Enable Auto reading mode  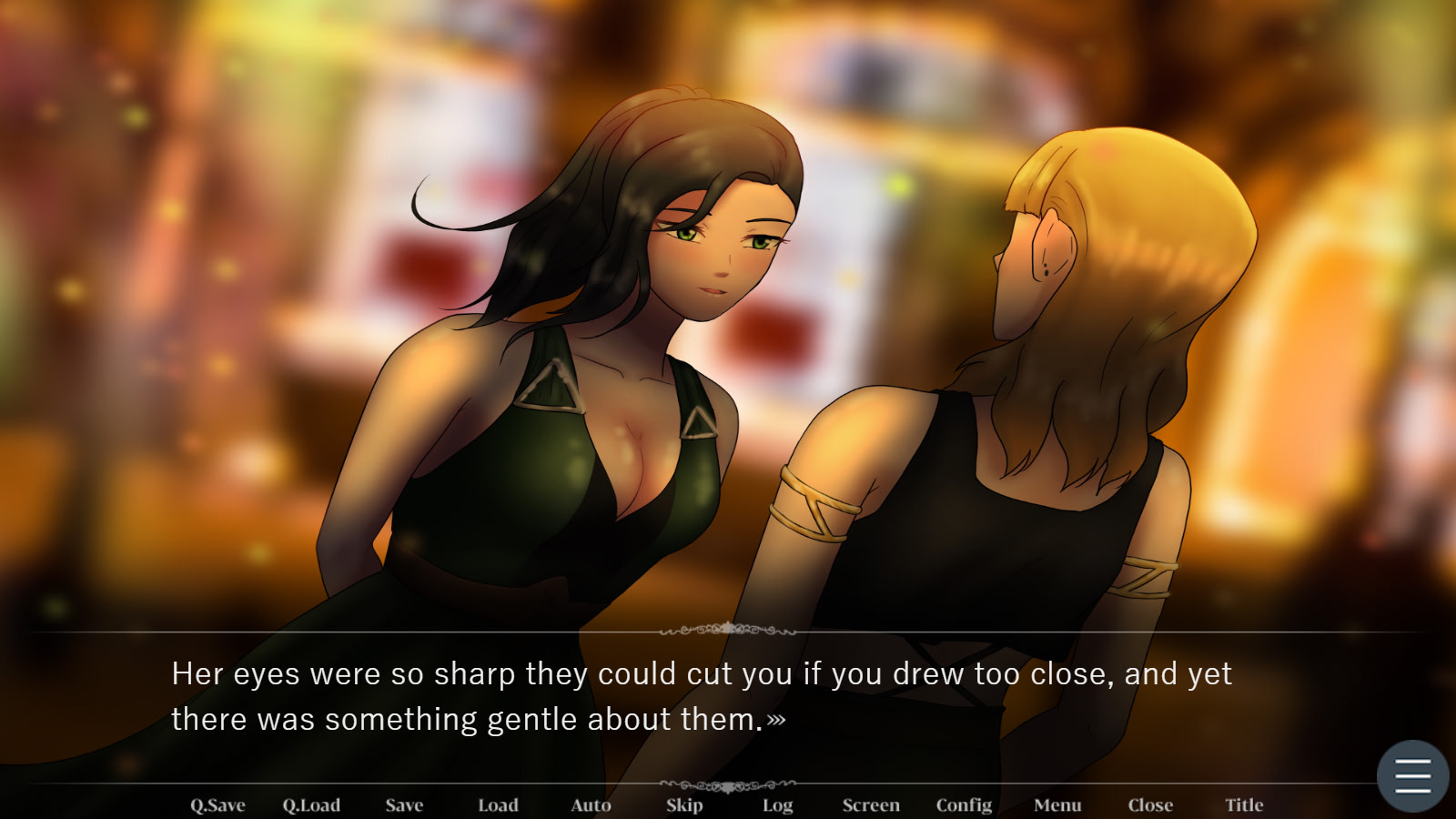pos(591,804)
